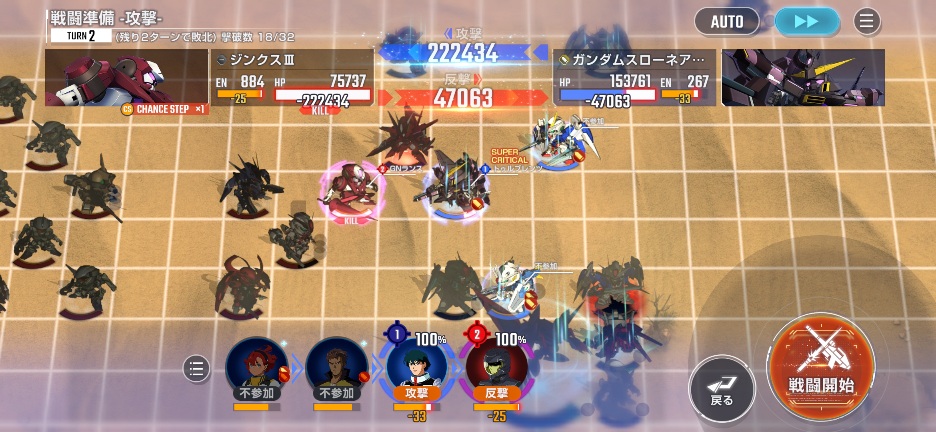Open the list icon beside pilot portraits
This screenshot has height=432, width=936.
tap(197, 369)
